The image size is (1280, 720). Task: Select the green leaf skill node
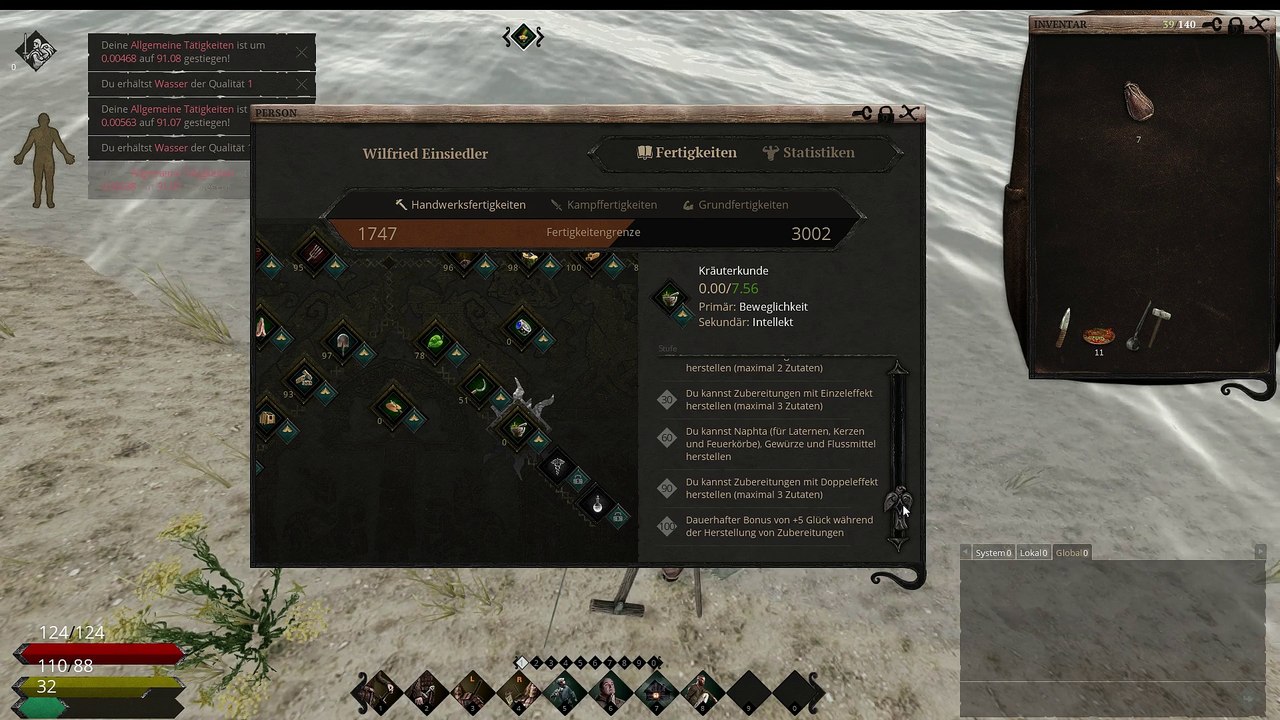pos(435,343)
